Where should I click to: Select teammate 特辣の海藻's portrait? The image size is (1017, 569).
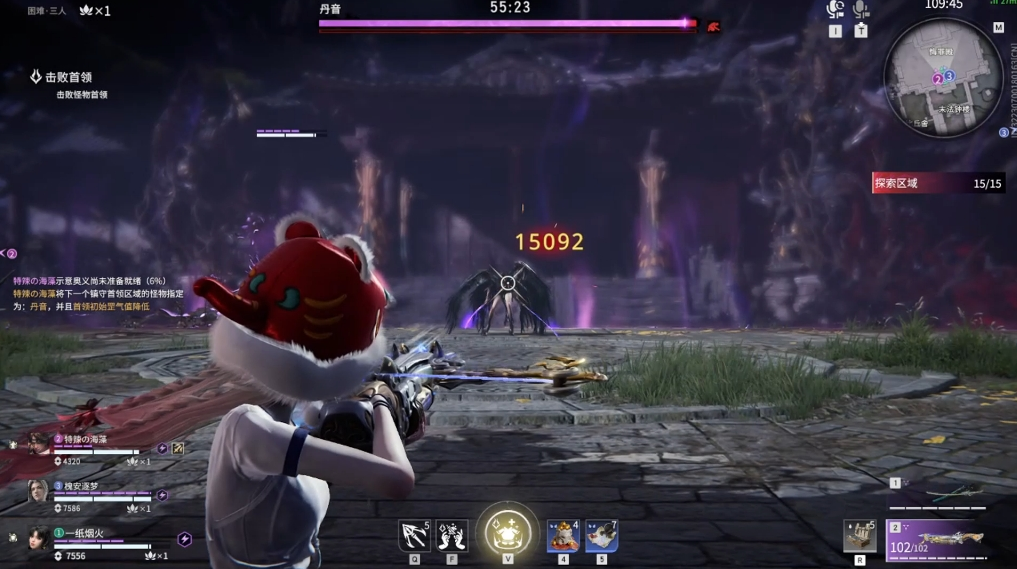click(x=38, y=444)
